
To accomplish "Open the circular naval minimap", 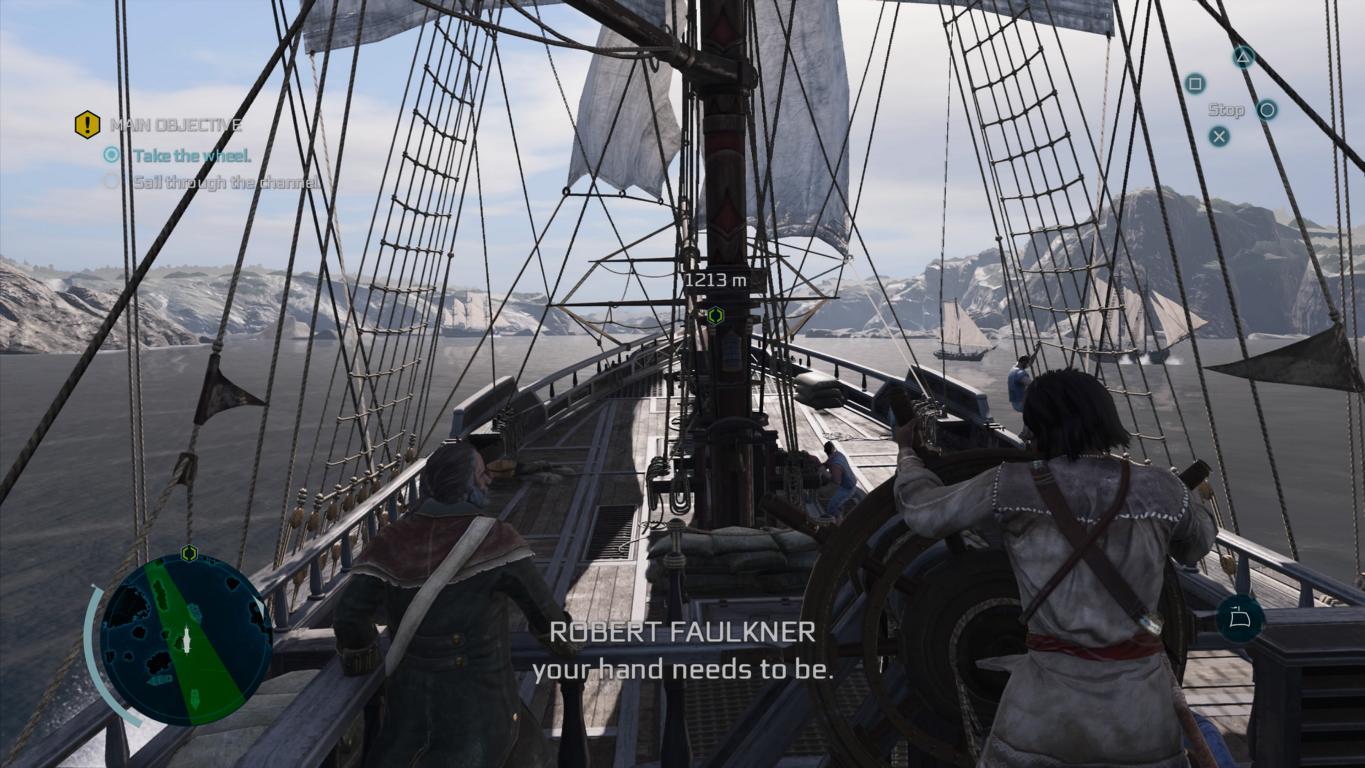I will tap(185, 639).
